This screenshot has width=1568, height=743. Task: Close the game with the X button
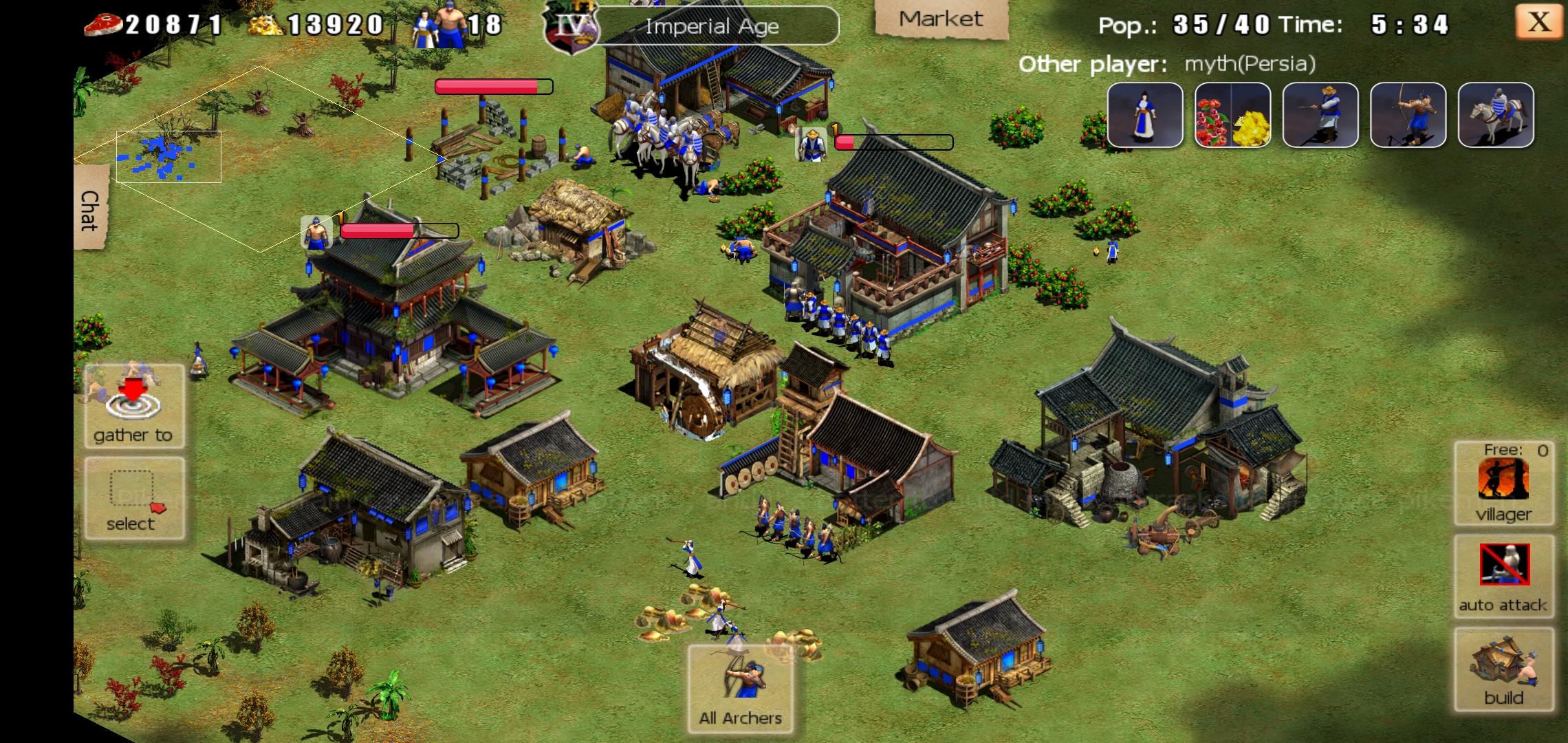(1539, 22)
